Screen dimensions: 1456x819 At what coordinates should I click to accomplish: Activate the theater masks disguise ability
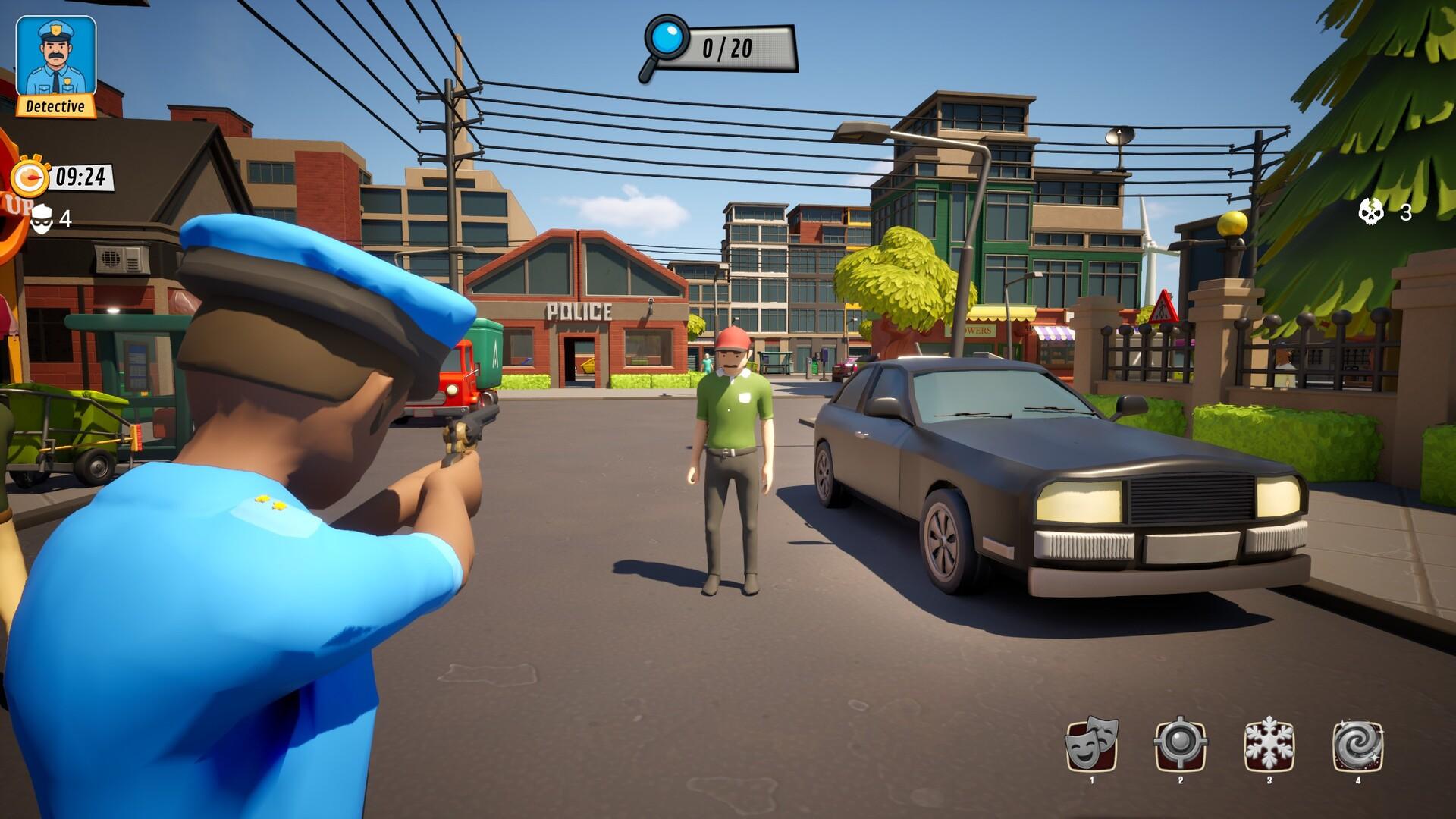point(1092,744)
